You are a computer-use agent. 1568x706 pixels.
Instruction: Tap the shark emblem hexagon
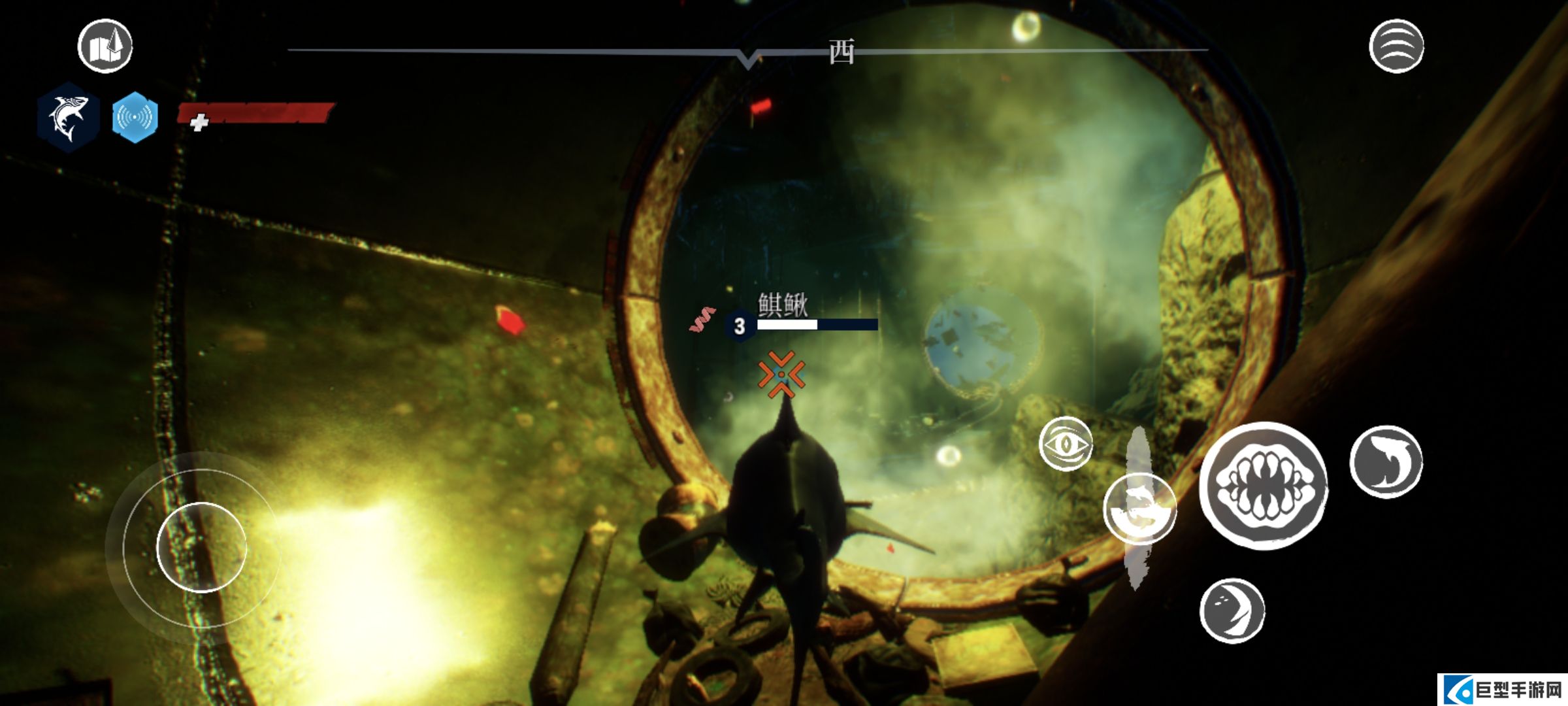pos(69,118)
